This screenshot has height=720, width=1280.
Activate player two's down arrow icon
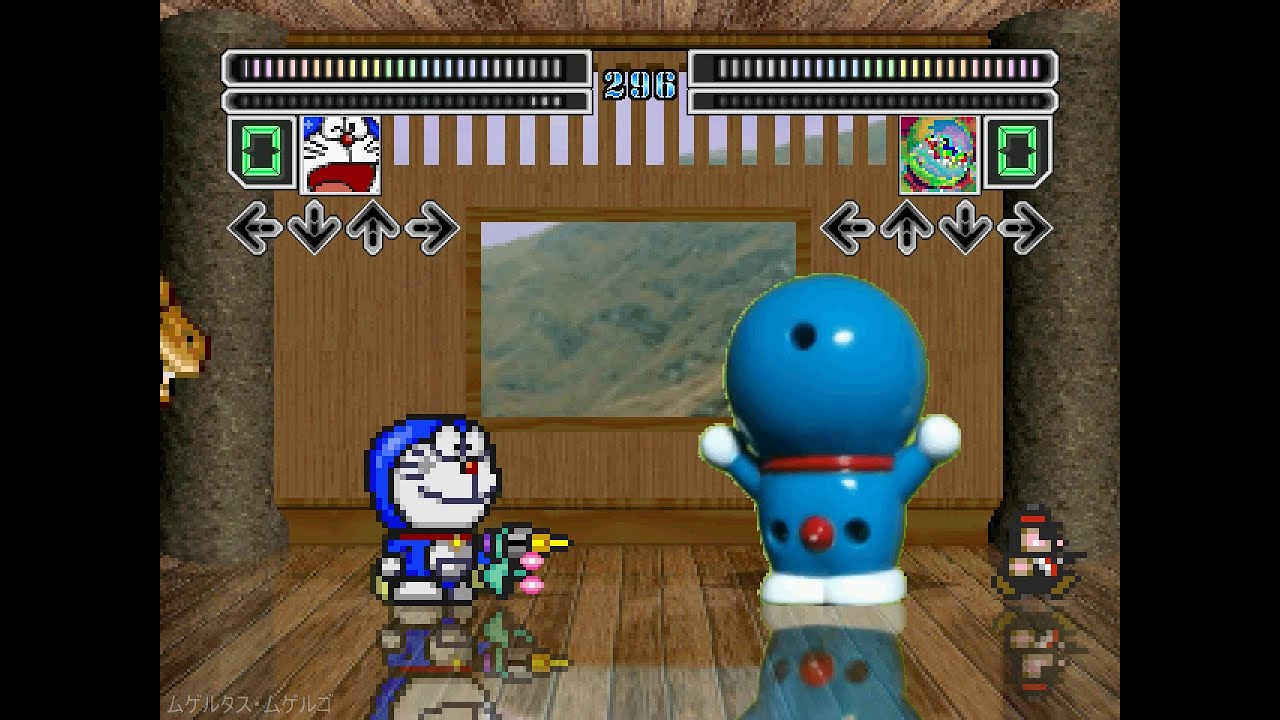965,228
